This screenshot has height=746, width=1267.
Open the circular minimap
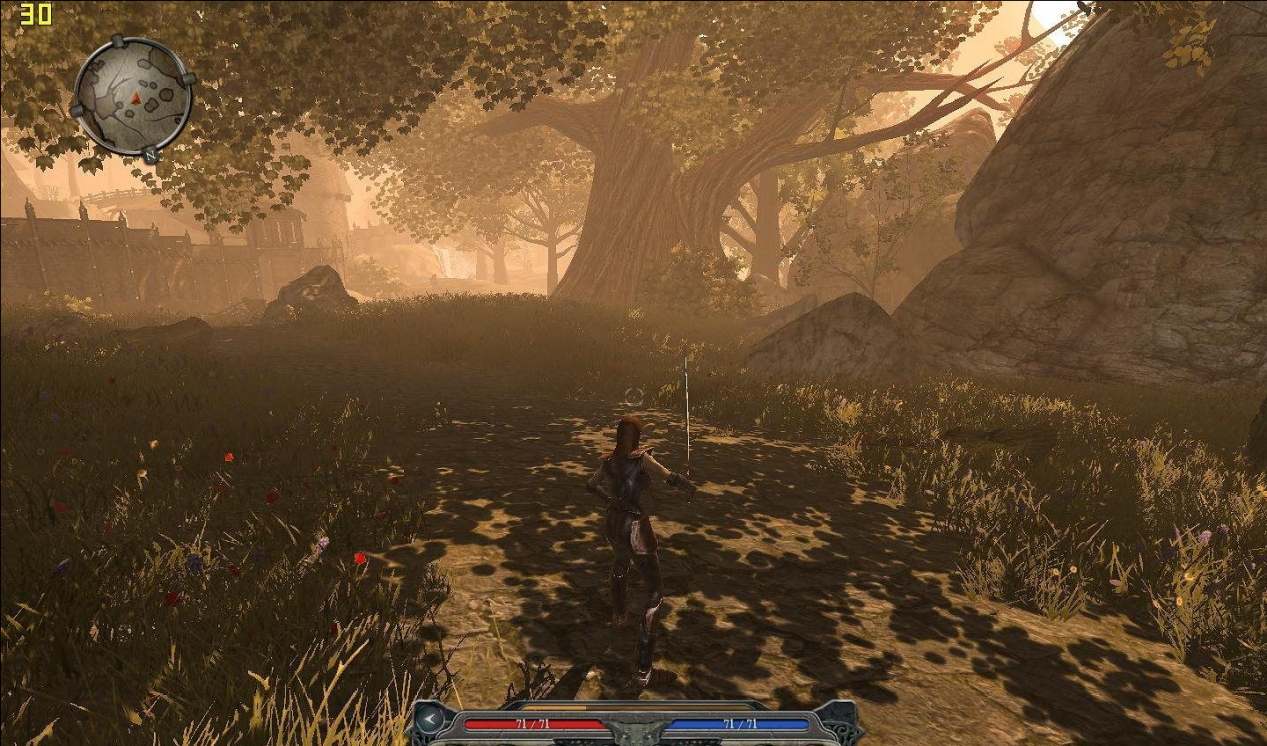[x=132, y=96]
